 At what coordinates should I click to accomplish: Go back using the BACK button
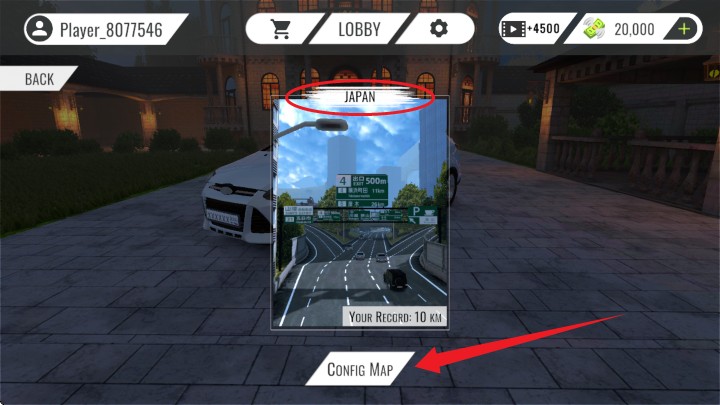coord(39,79)
